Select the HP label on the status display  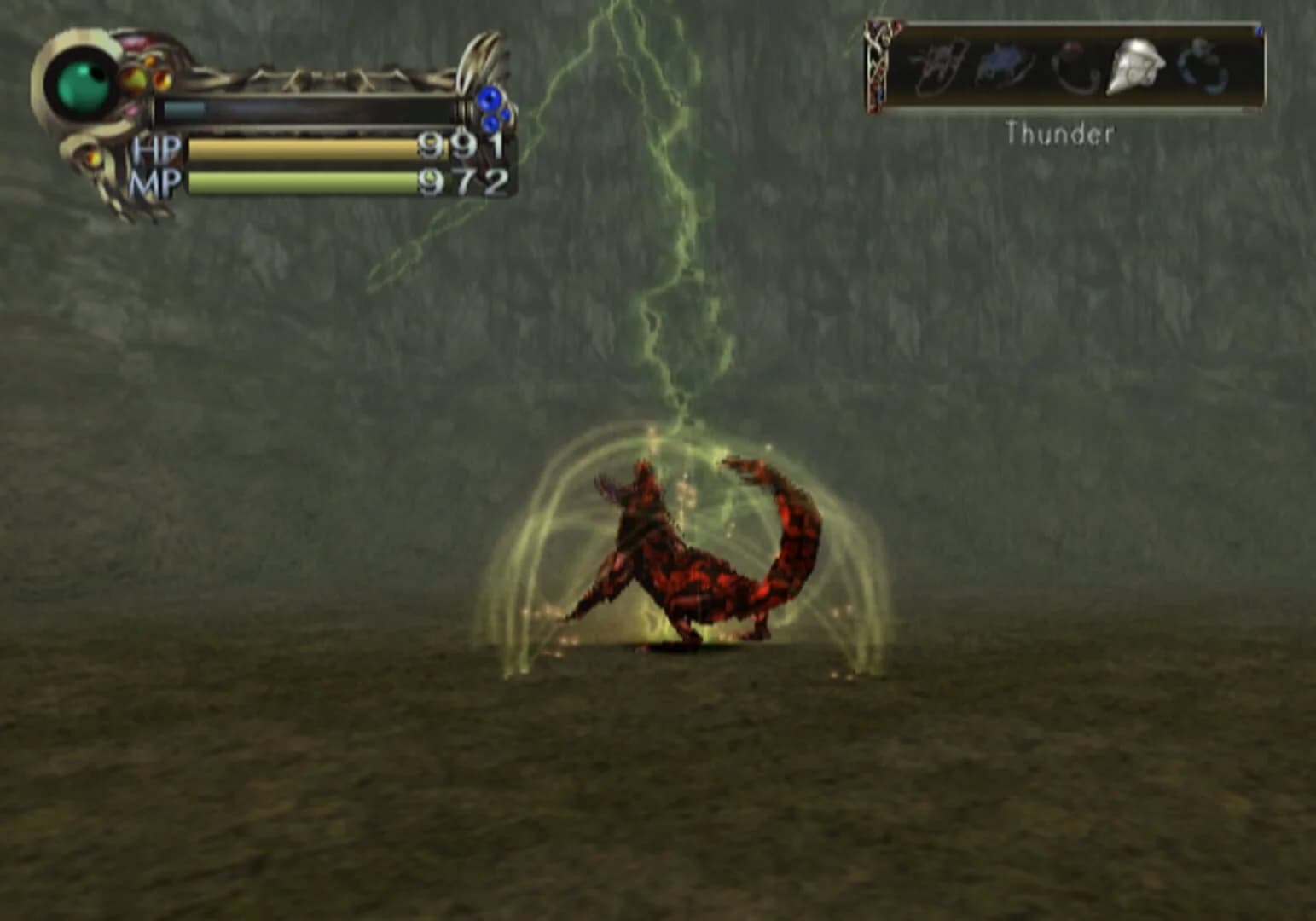[x=158, y=148]
